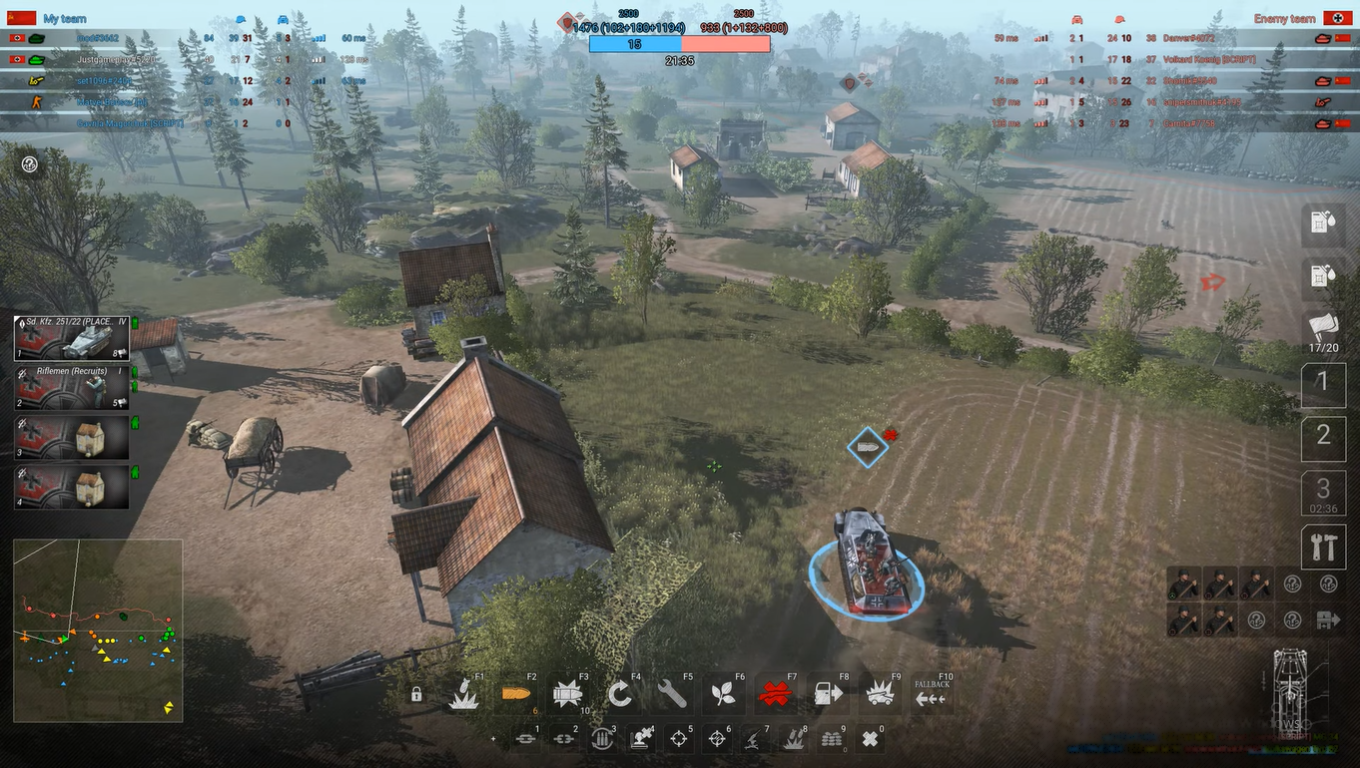The image size is (1360, 768).
Task: Select control group tab 2
Action: [1323, 438]
